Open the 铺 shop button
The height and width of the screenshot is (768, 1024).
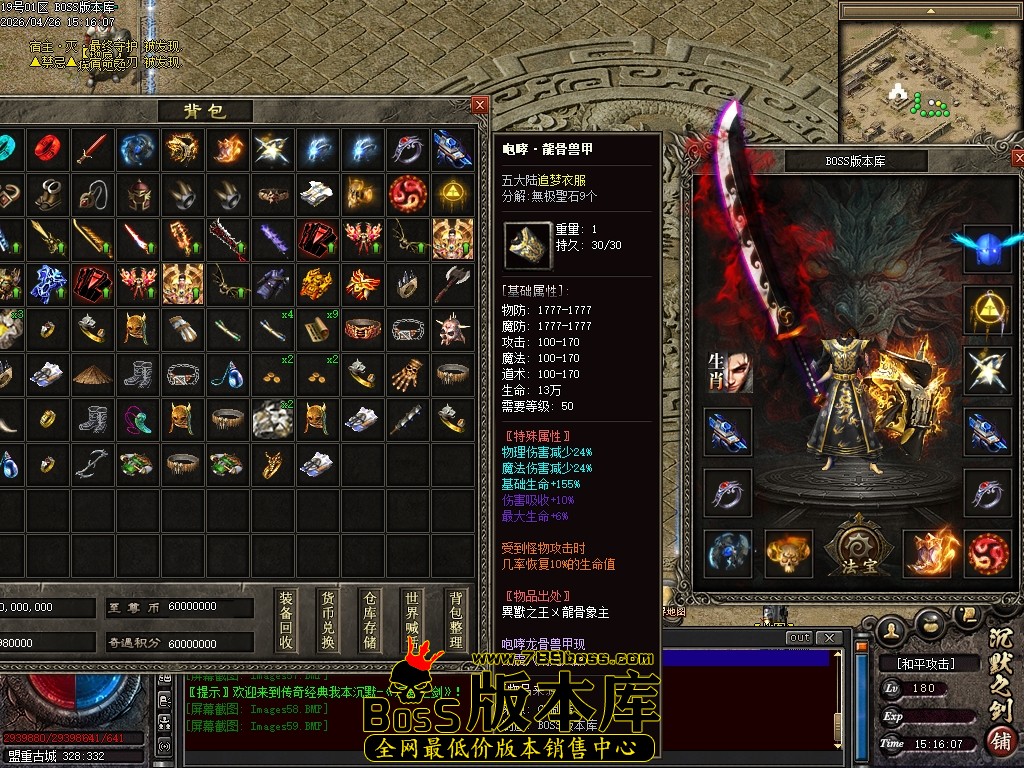[1001, 741]
